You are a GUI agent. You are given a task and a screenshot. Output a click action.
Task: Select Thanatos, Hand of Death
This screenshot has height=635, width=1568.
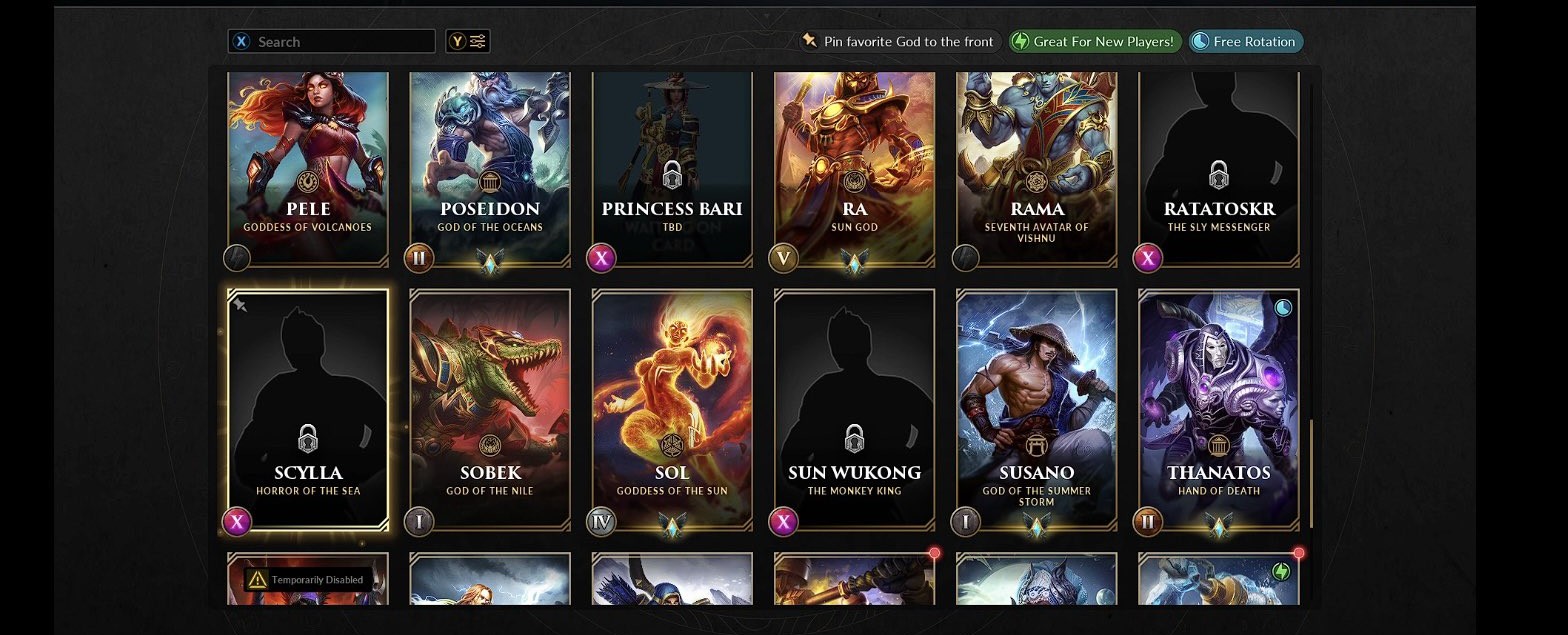1218,408
